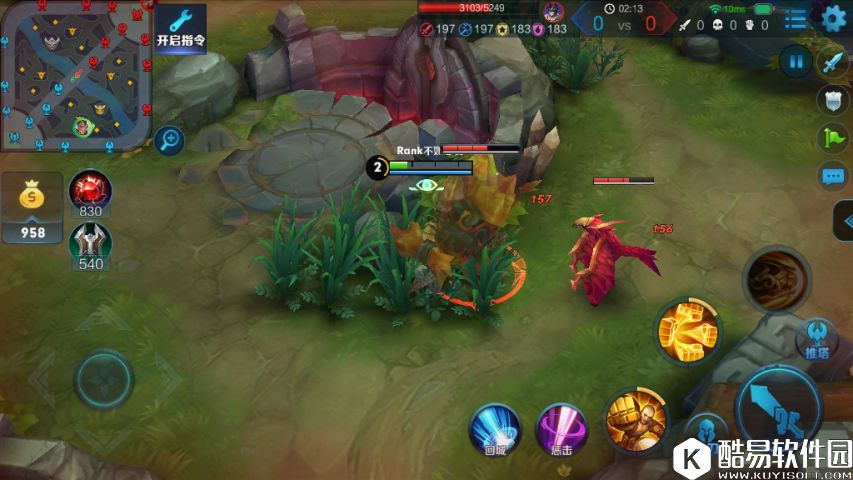Open the settings gear
The image size is (853, 480).
pyautogui.click(x=833, y=18)
